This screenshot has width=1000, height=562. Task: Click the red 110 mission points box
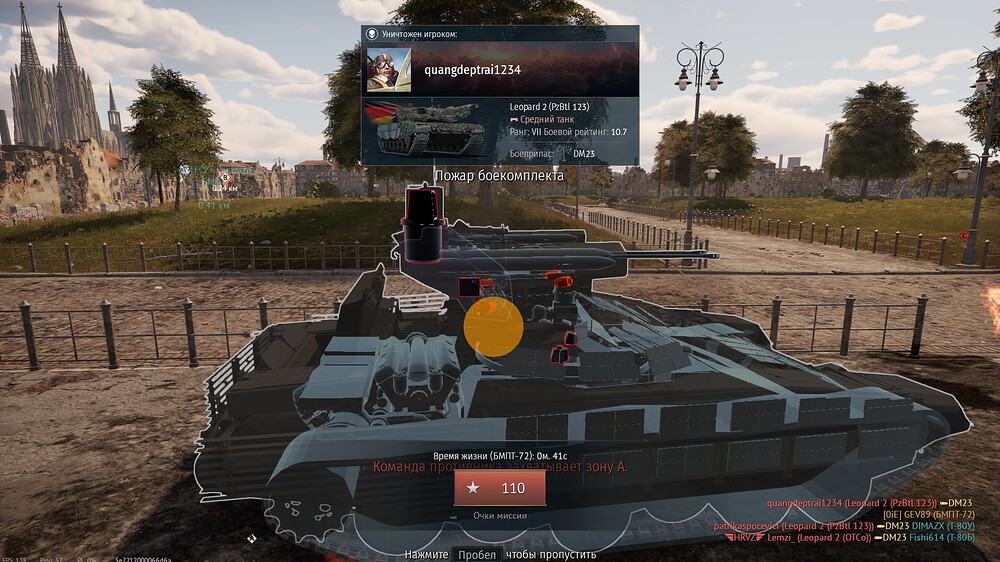pos(500,488)
